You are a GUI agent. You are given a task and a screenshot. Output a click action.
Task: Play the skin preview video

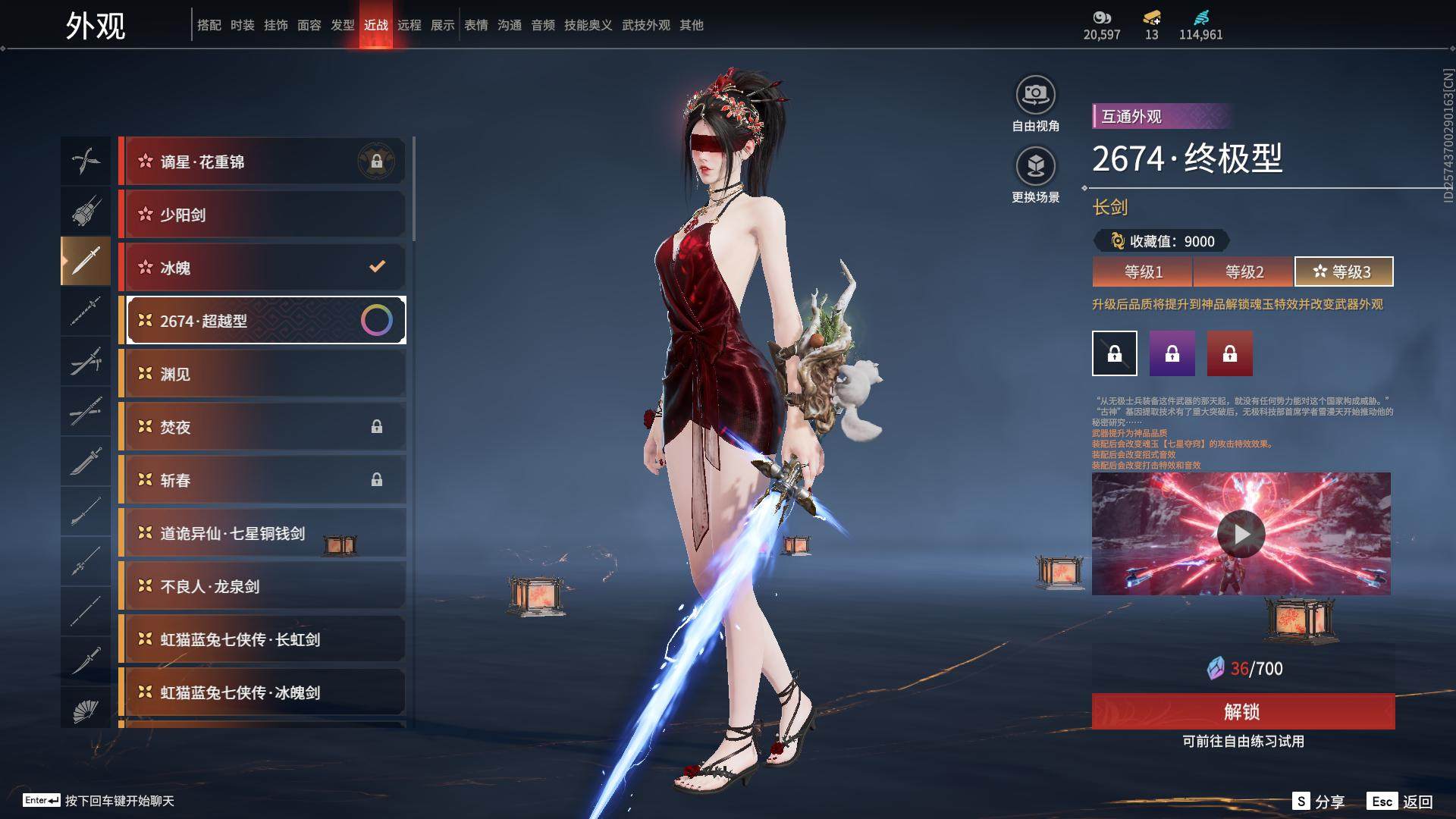[1241, 534]
